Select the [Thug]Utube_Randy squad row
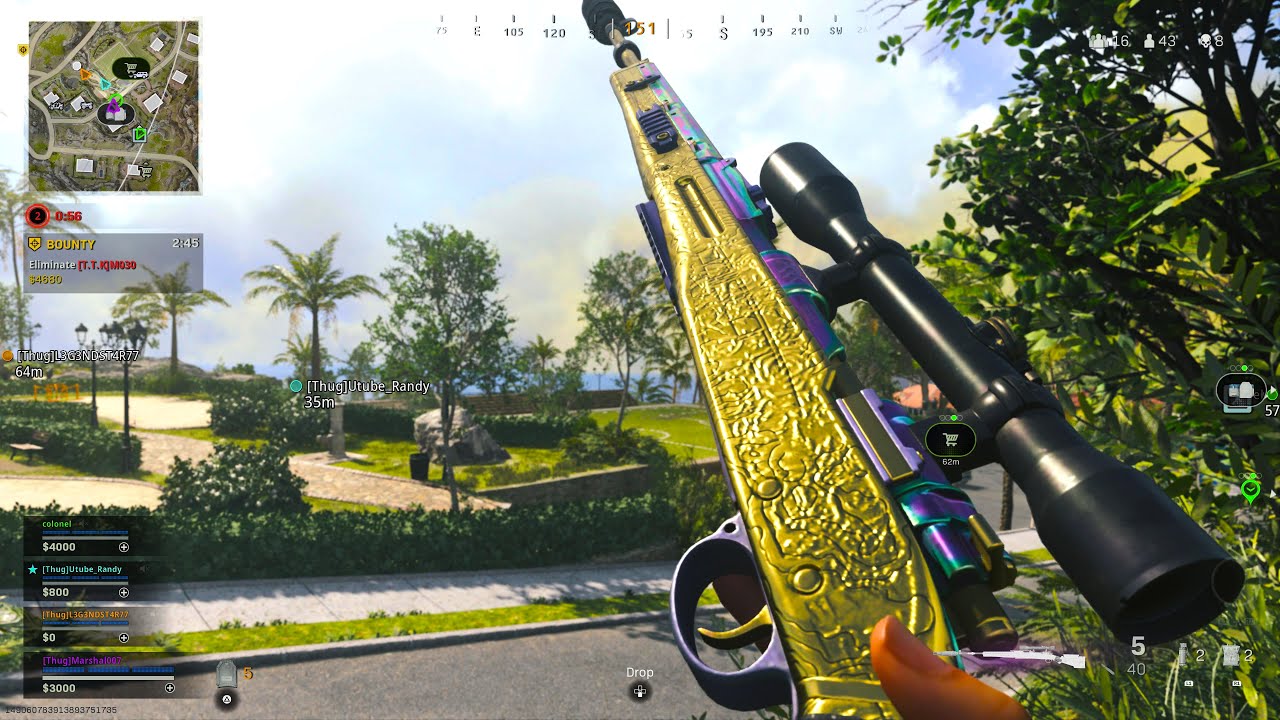 click(84, 581)
